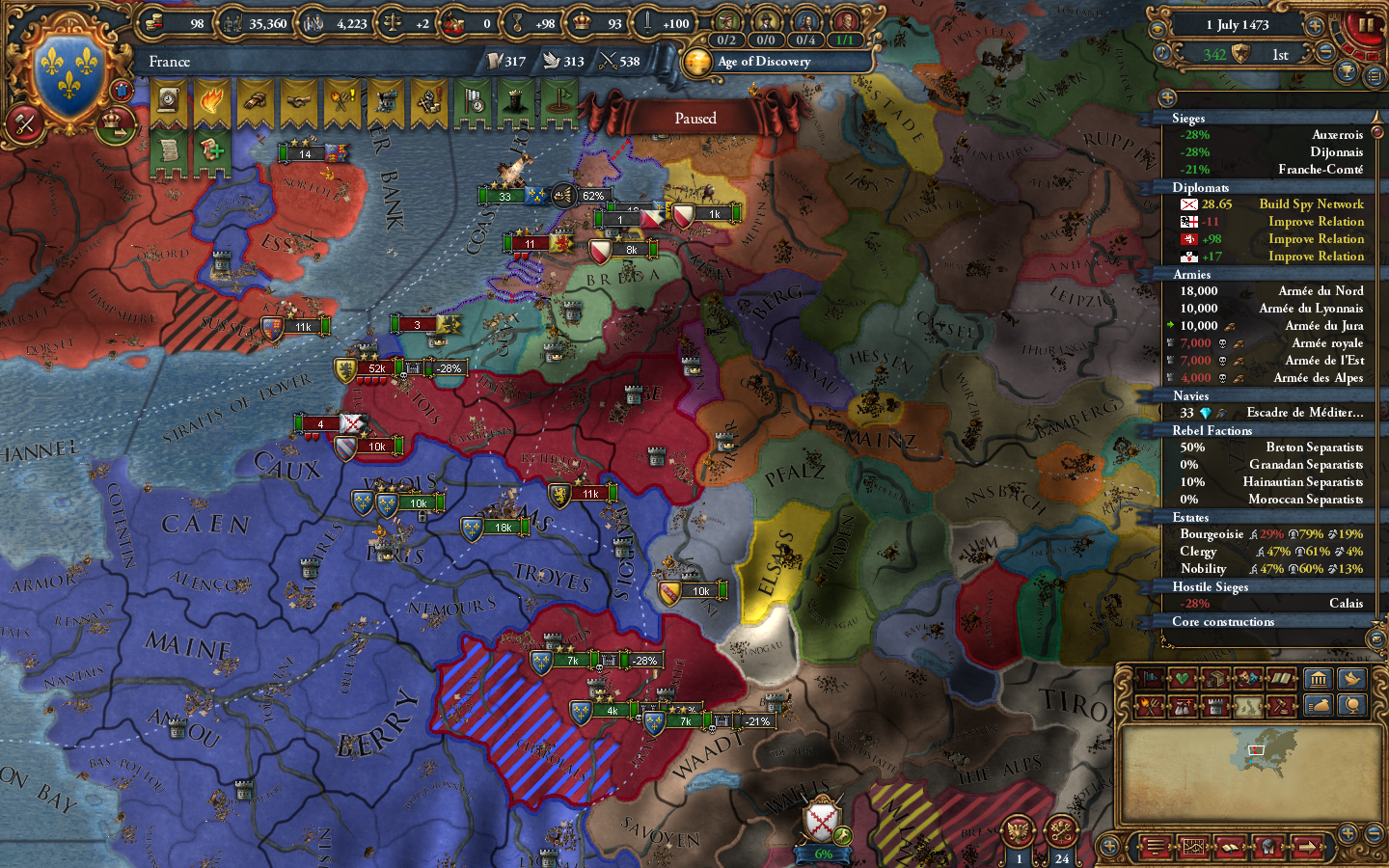This screenshot has height=868, width=1389.
Task: Open the in-game ledger chart icon
Action: [x=1194, y=846]
